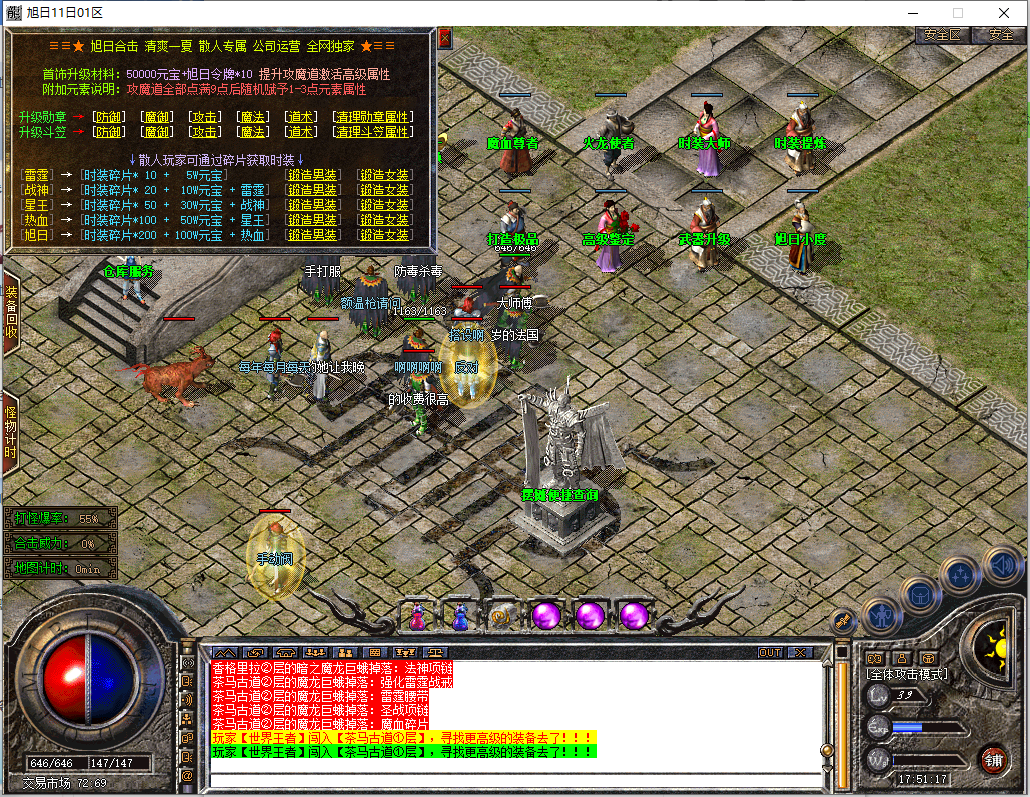This screenshot has width=1030, height=797.
Task: Click the OUT button above chat
Action: [769, 652]
